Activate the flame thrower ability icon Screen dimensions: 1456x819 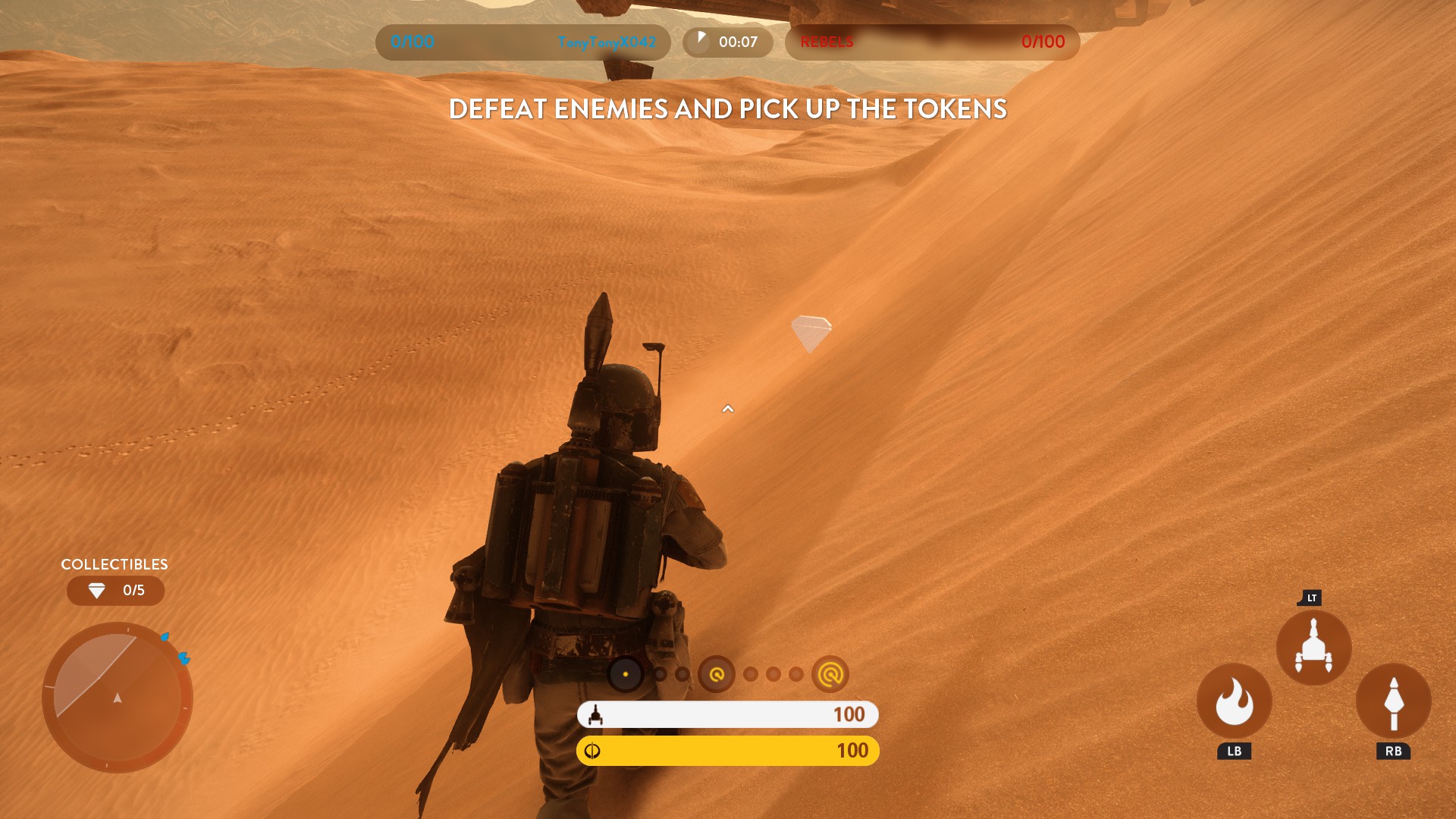click(x=1234, y=701)
